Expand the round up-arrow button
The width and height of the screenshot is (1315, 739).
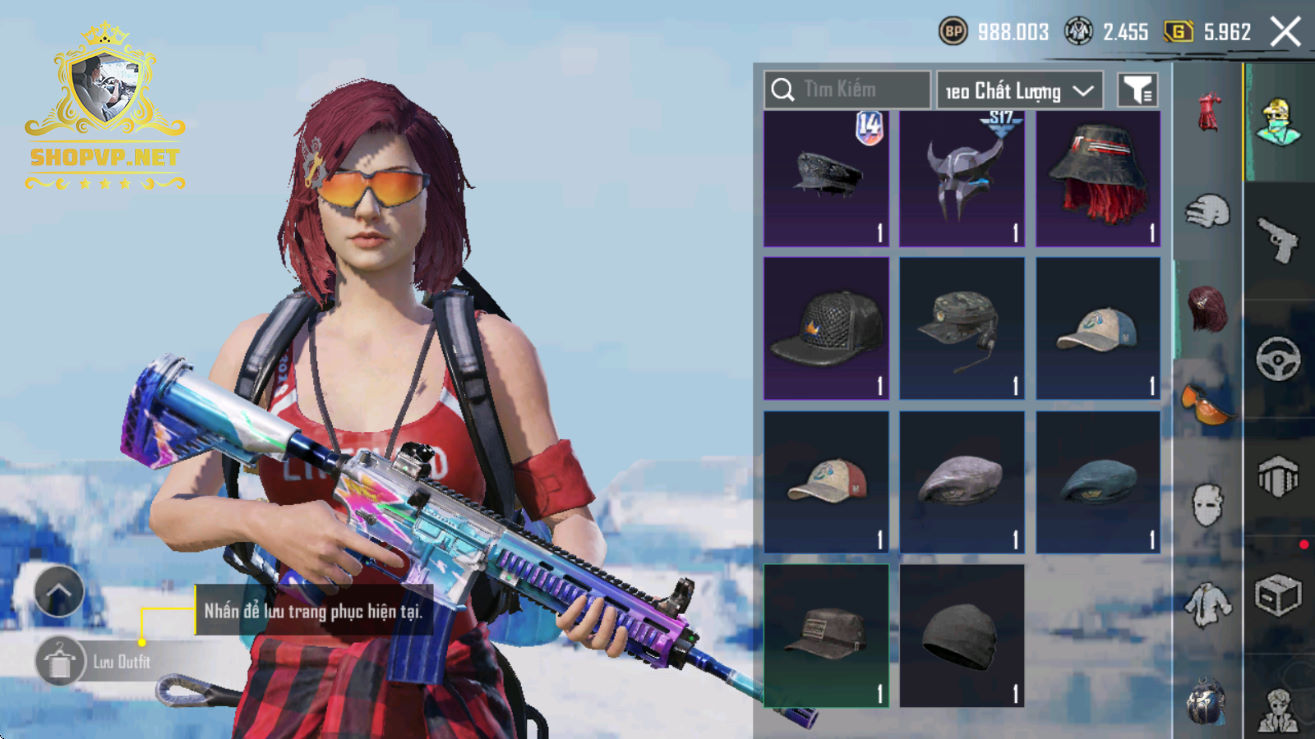(x=59, y=592)
